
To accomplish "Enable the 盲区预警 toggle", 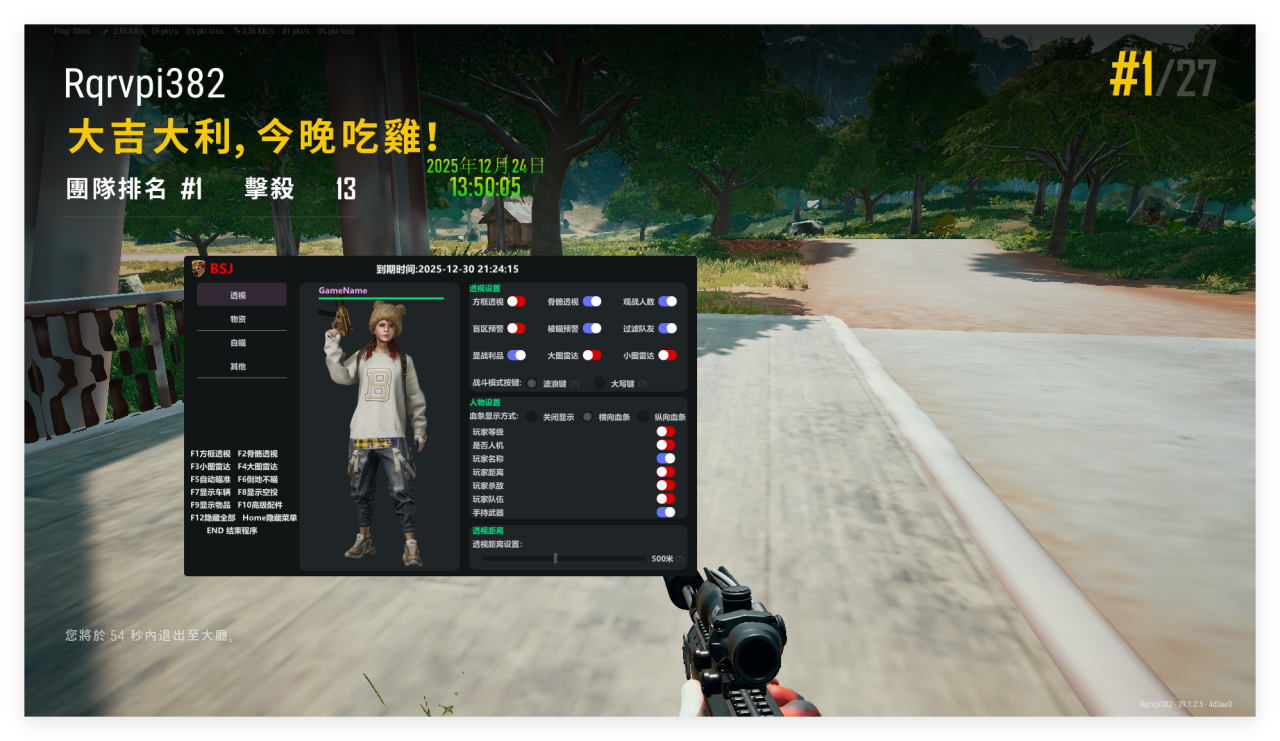I will 516,328.
